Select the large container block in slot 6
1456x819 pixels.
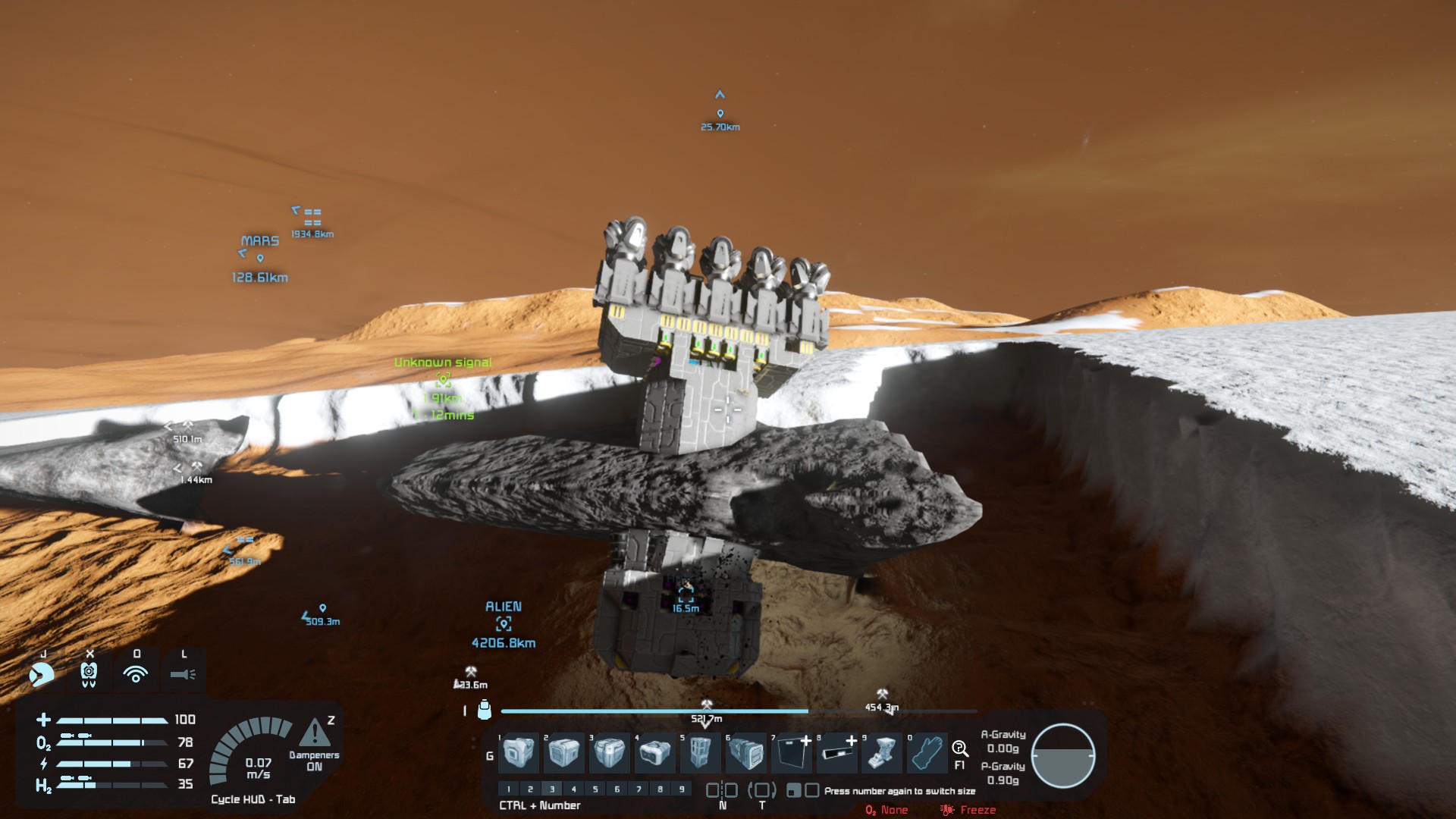(x=745, y=753)
